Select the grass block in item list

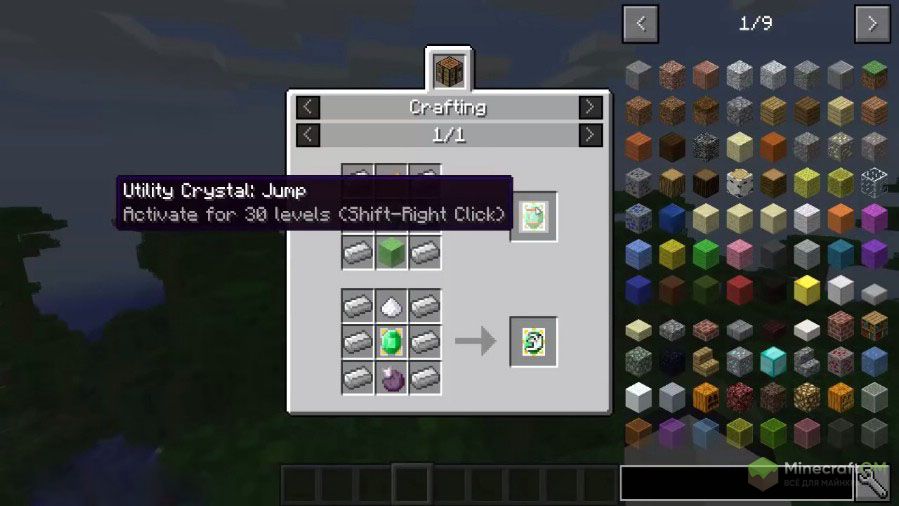(874, 75)
